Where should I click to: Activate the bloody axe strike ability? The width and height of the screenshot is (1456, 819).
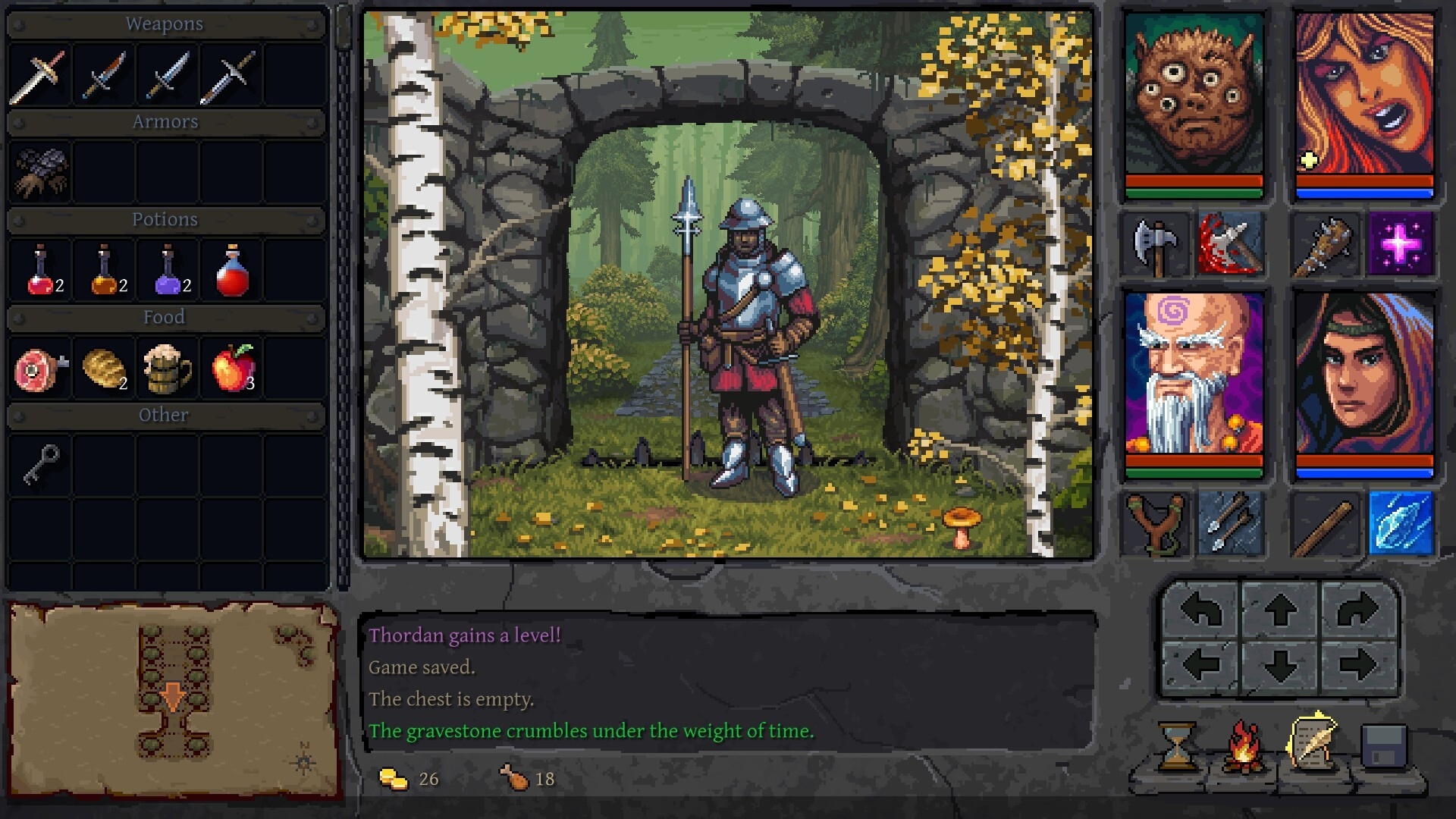pos(1230,244)
